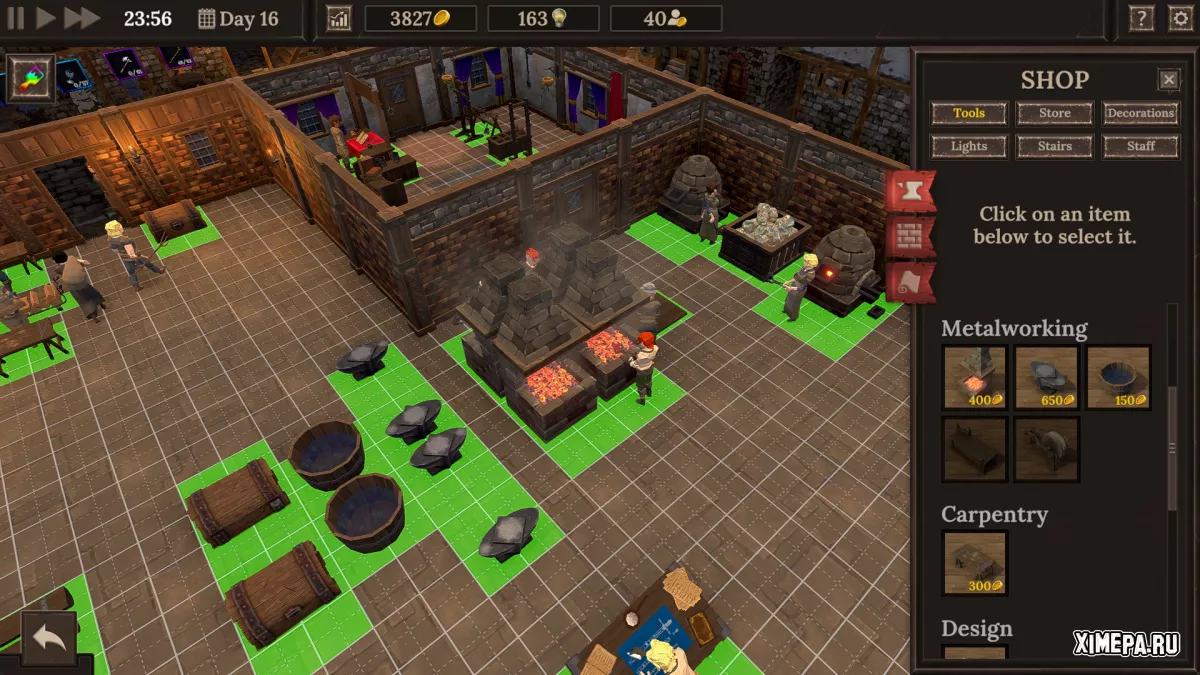Switch to the Tools shop tab
The image size is (1200, 675).
[x=968, y=113]
